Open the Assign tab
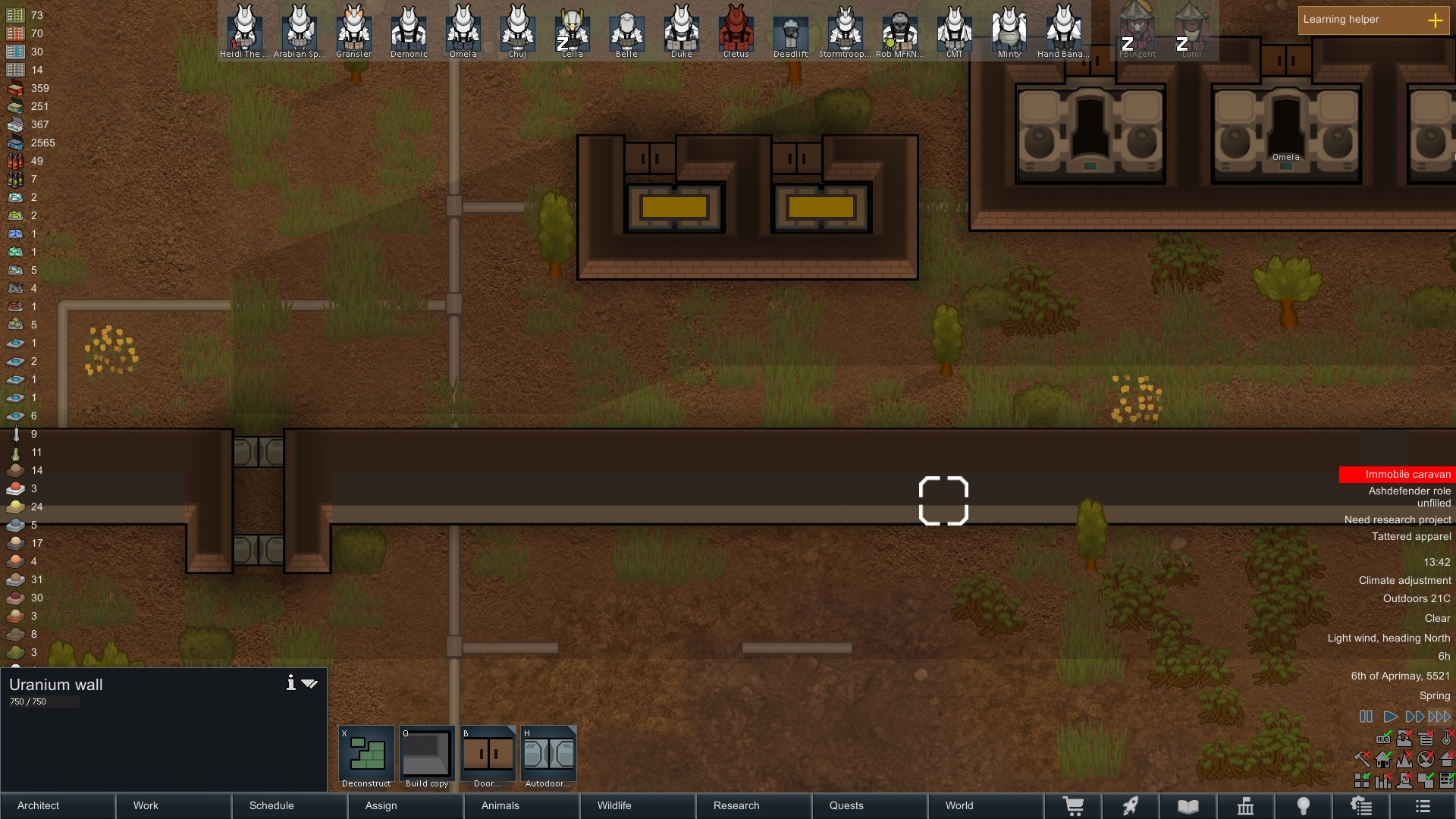This screenshot has height=819, width=1456. click(x=405, y=805)
